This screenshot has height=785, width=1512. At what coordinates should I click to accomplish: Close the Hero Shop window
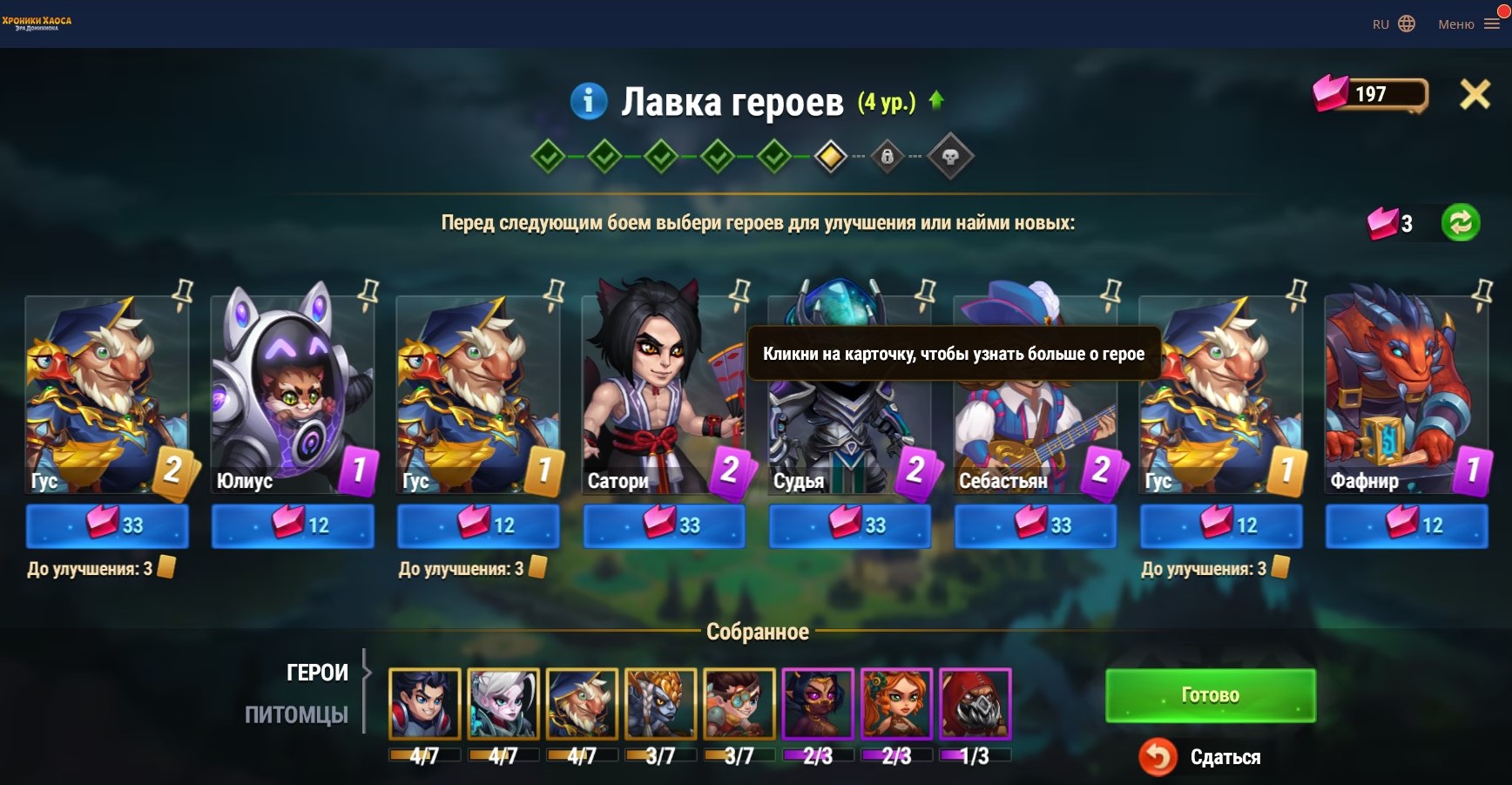tap(1475, 94)
